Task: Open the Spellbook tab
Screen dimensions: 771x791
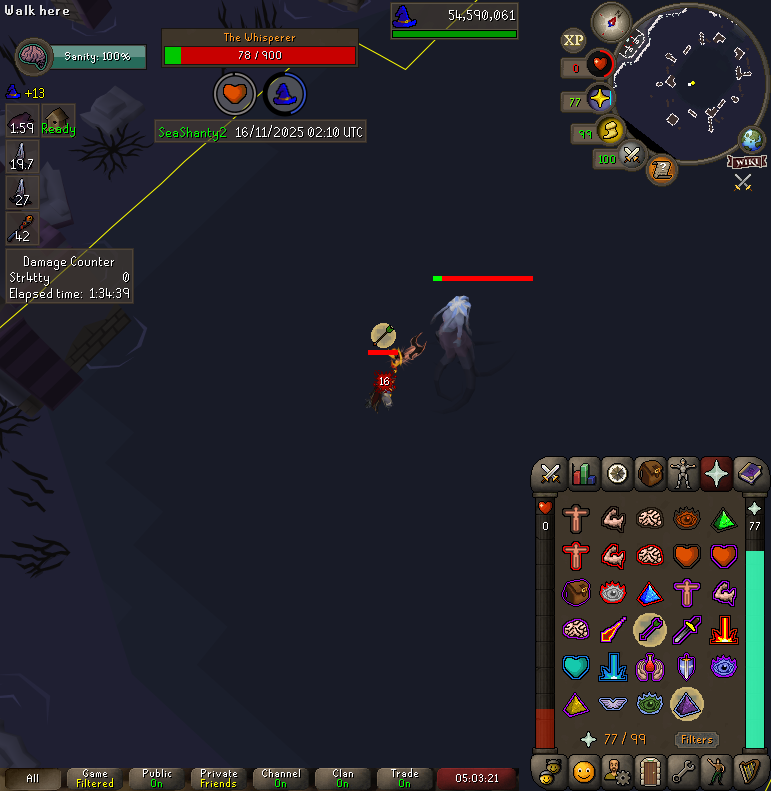Action: [x=750, y=473]
